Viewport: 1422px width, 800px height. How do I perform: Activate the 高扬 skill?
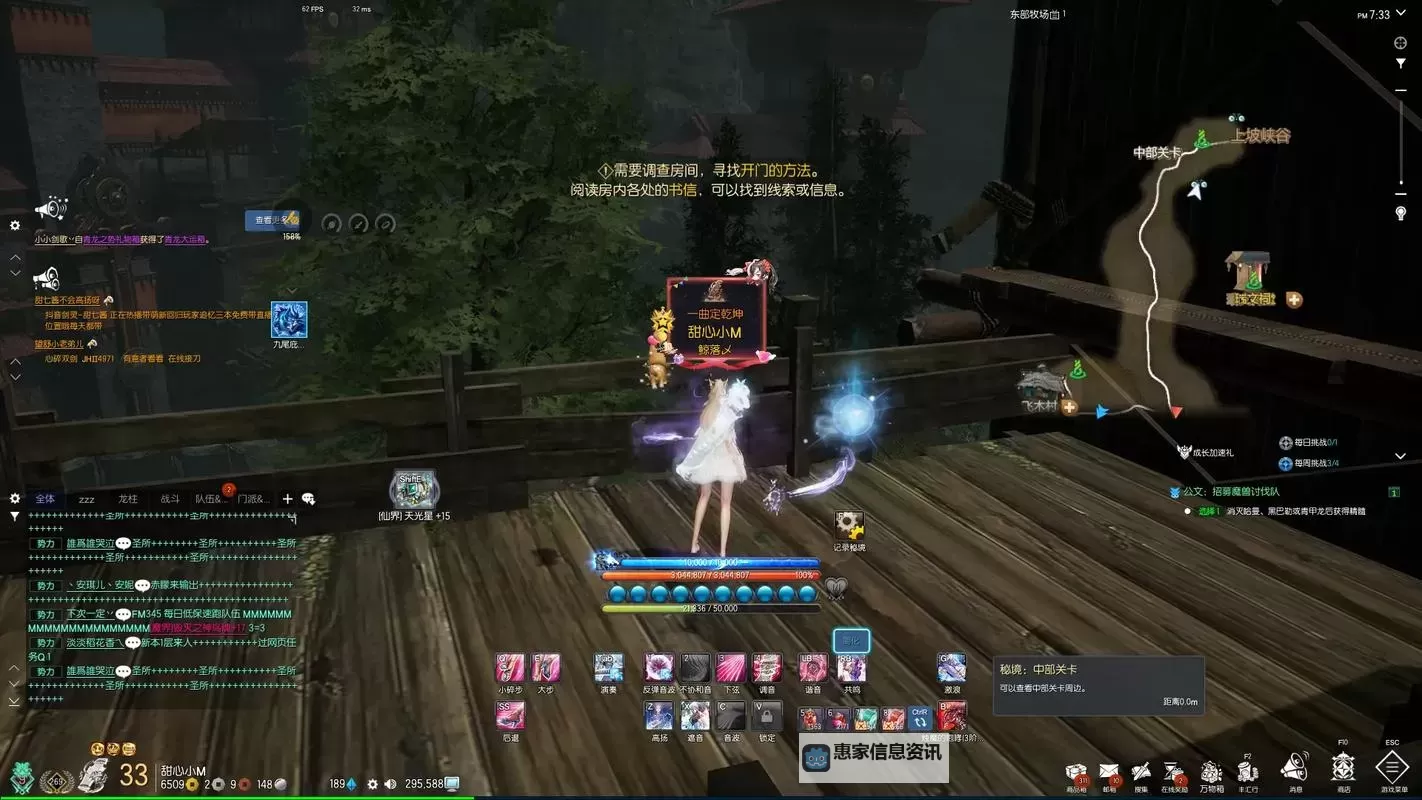tap(659, 715)
